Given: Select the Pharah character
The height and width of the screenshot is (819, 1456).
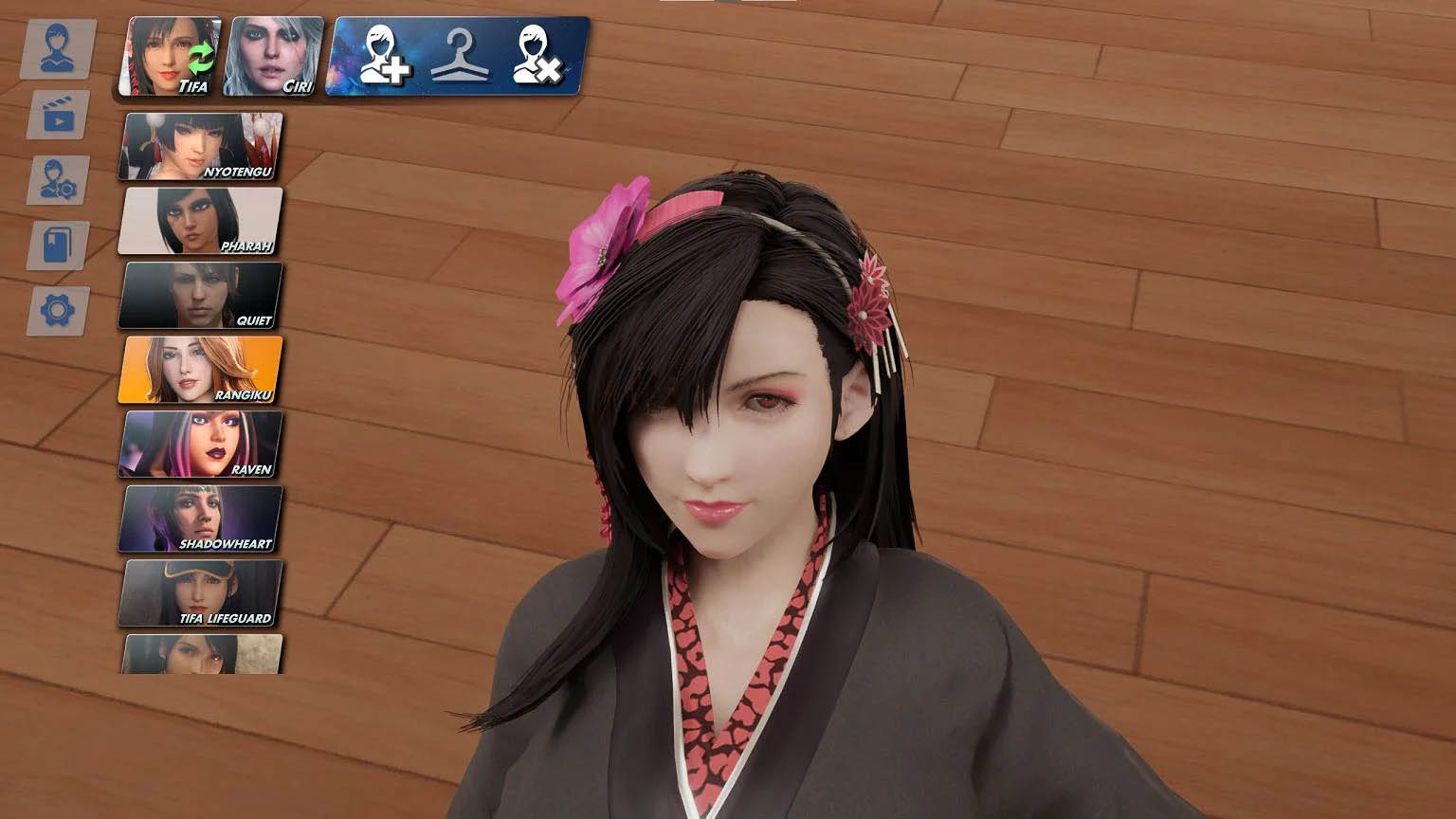Looking at the screenshot, I should (x=199, y=220).
